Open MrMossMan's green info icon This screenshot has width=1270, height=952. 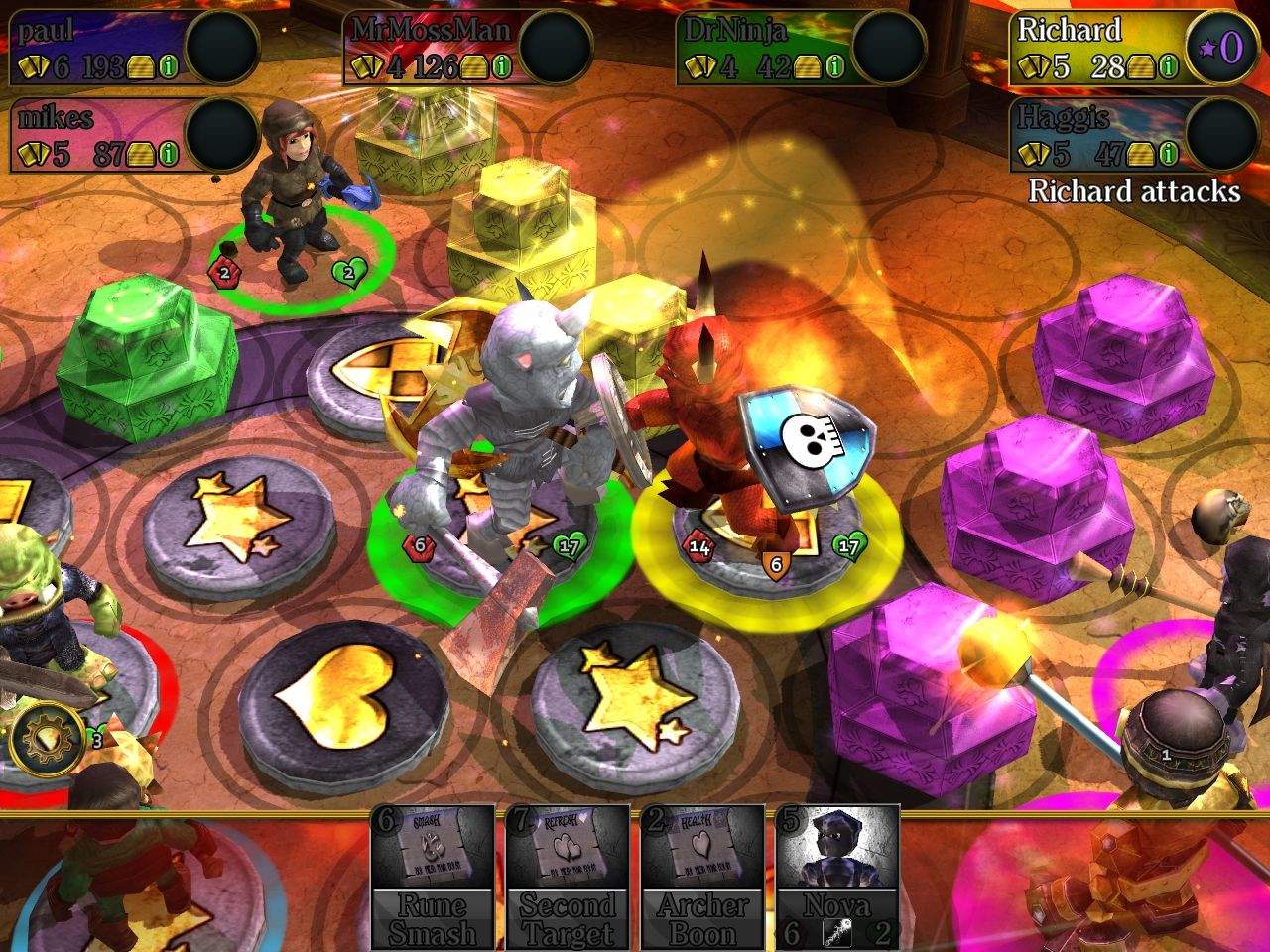pyautogui.click(x=502, y=67)
